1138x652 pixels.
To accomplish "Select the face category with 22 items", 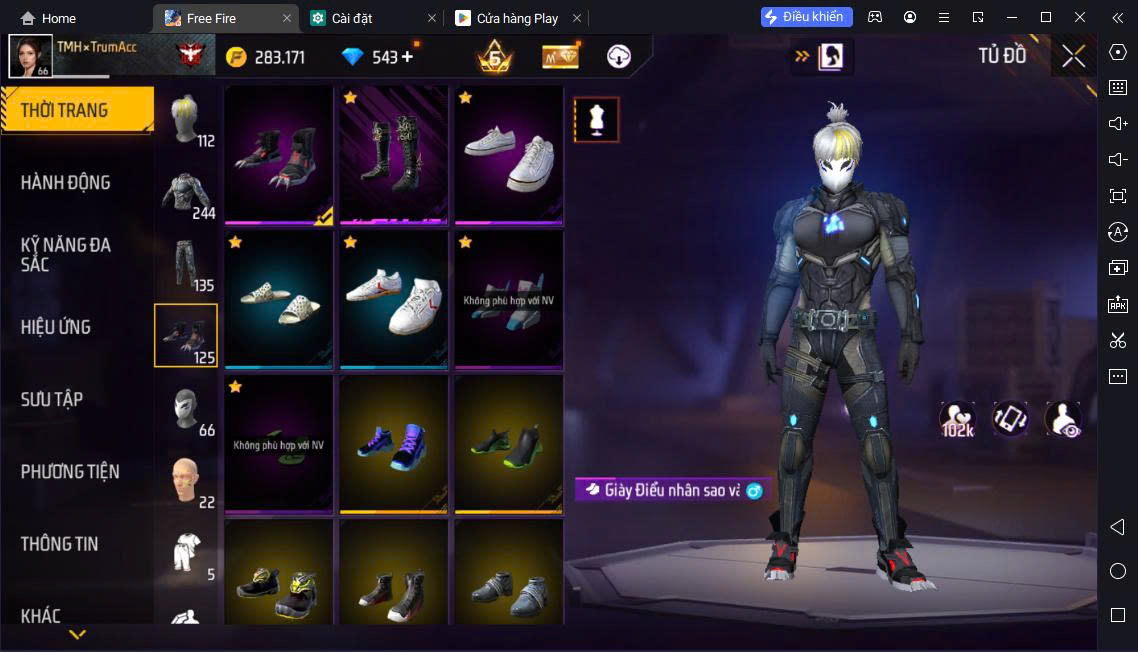I will point(186,480).
